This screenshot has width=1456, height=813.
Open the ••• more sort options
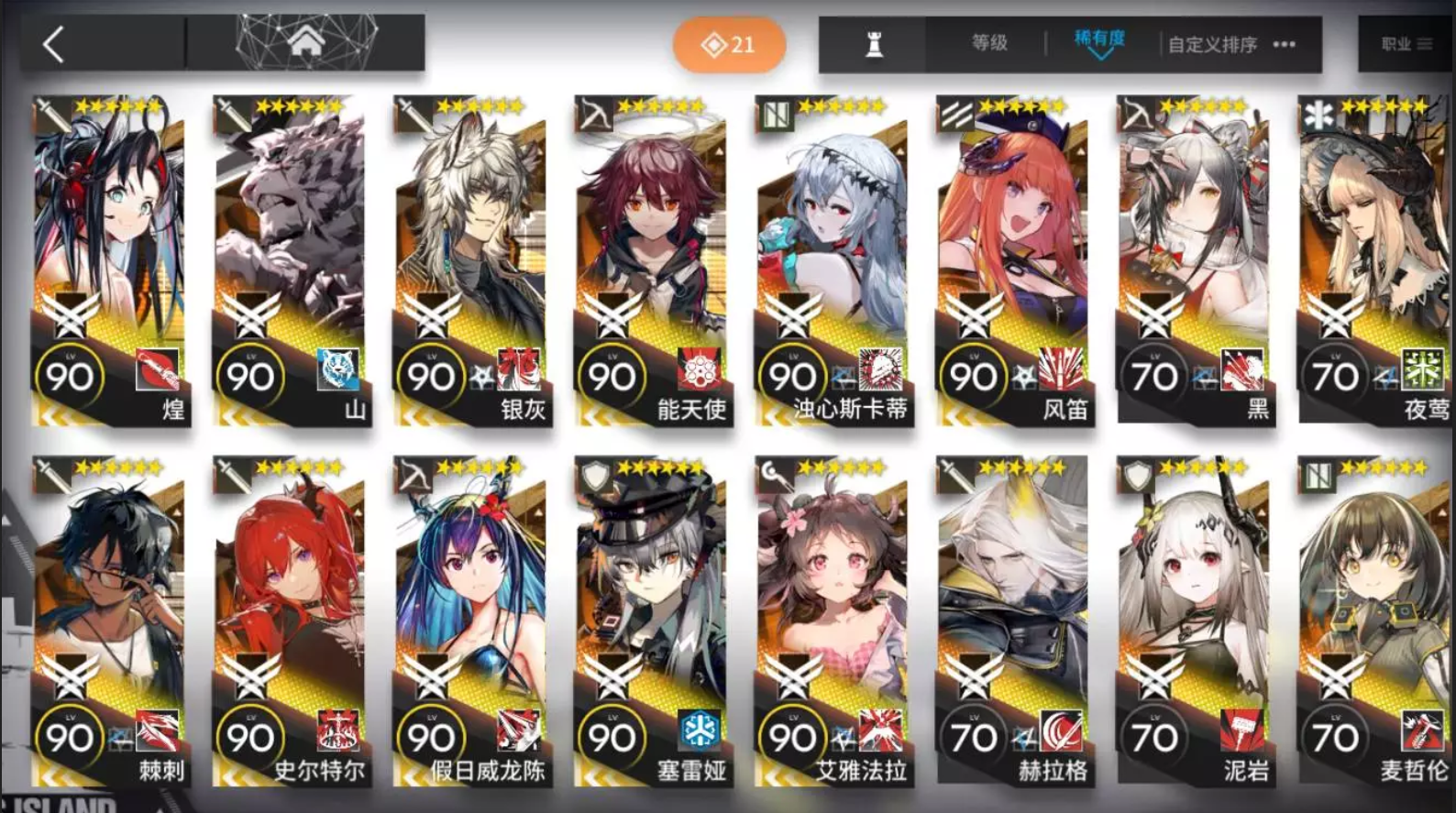point(1281,43)
